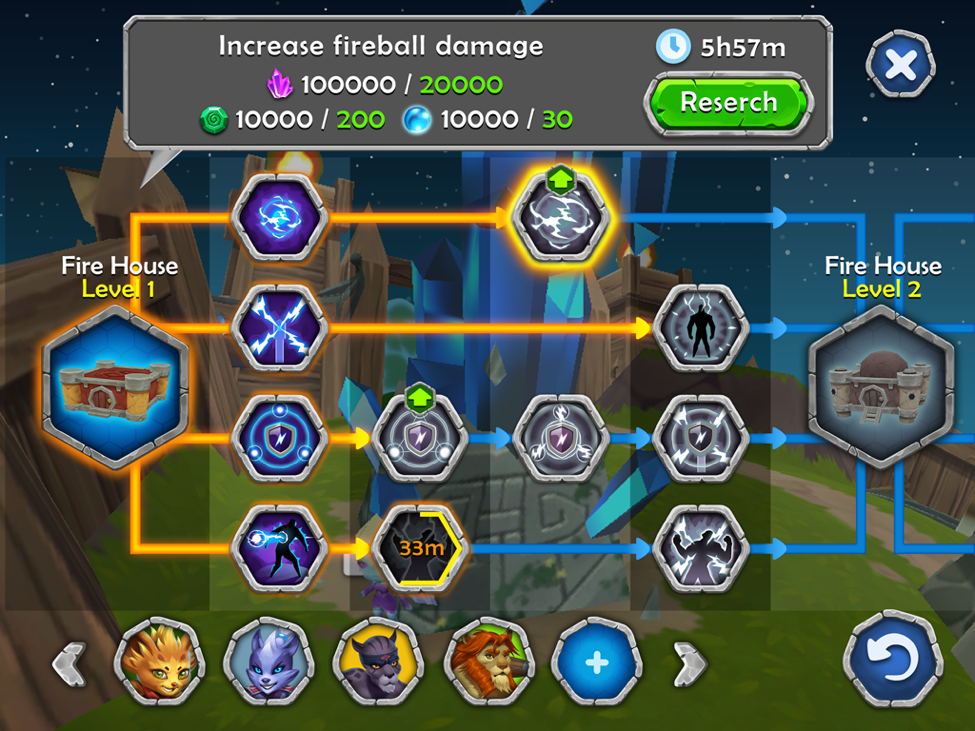Click the green Reserch button
Viewport: 975px width, 731px height.
point(727,103)
